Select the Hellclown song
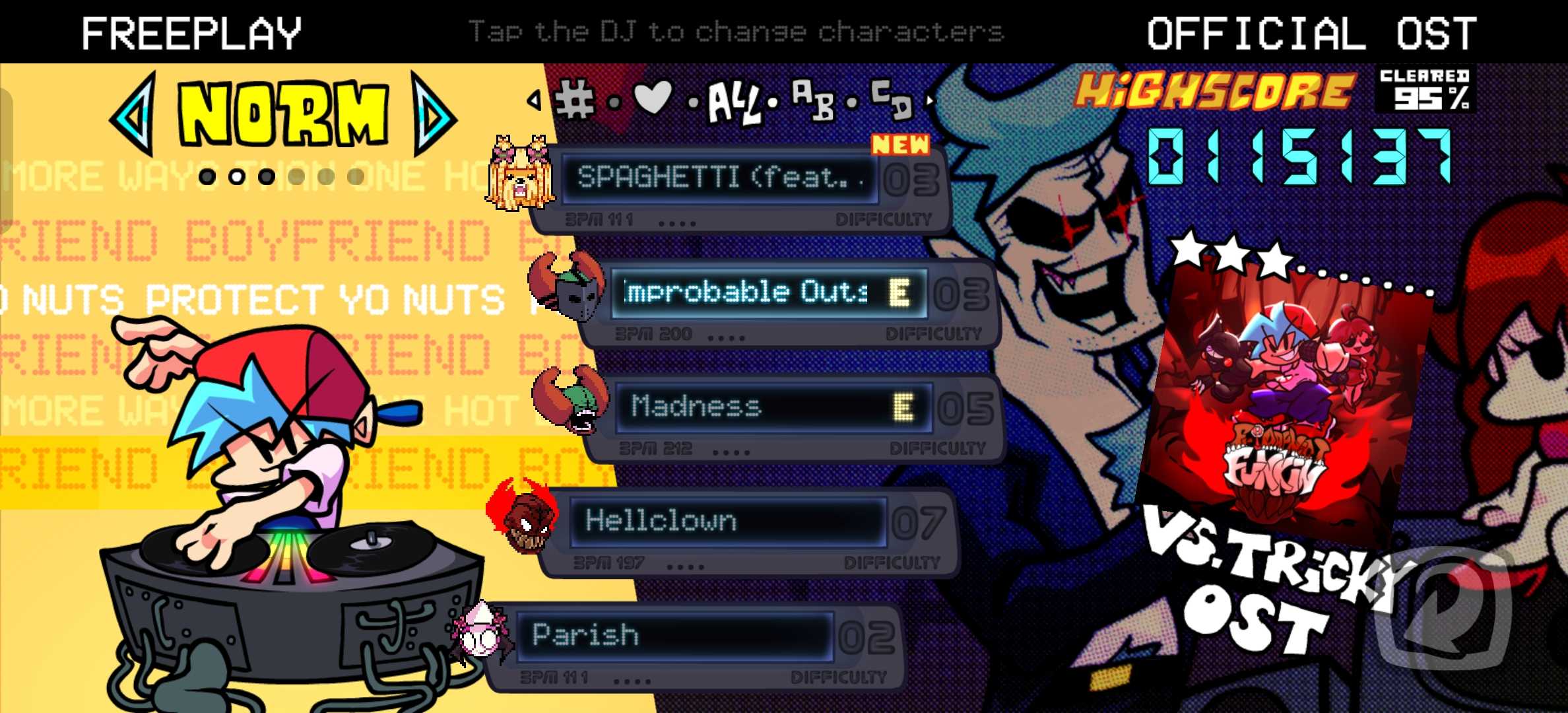 pos(726,522)
